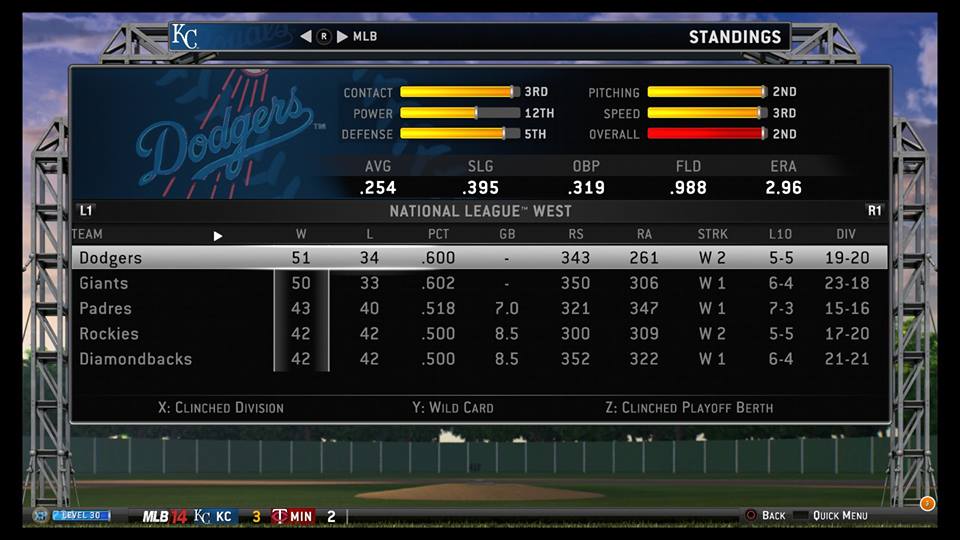This screenshot has width=960, height=540.
Task: Sort by the DIV record header
Action: click(x=846, y=235)
